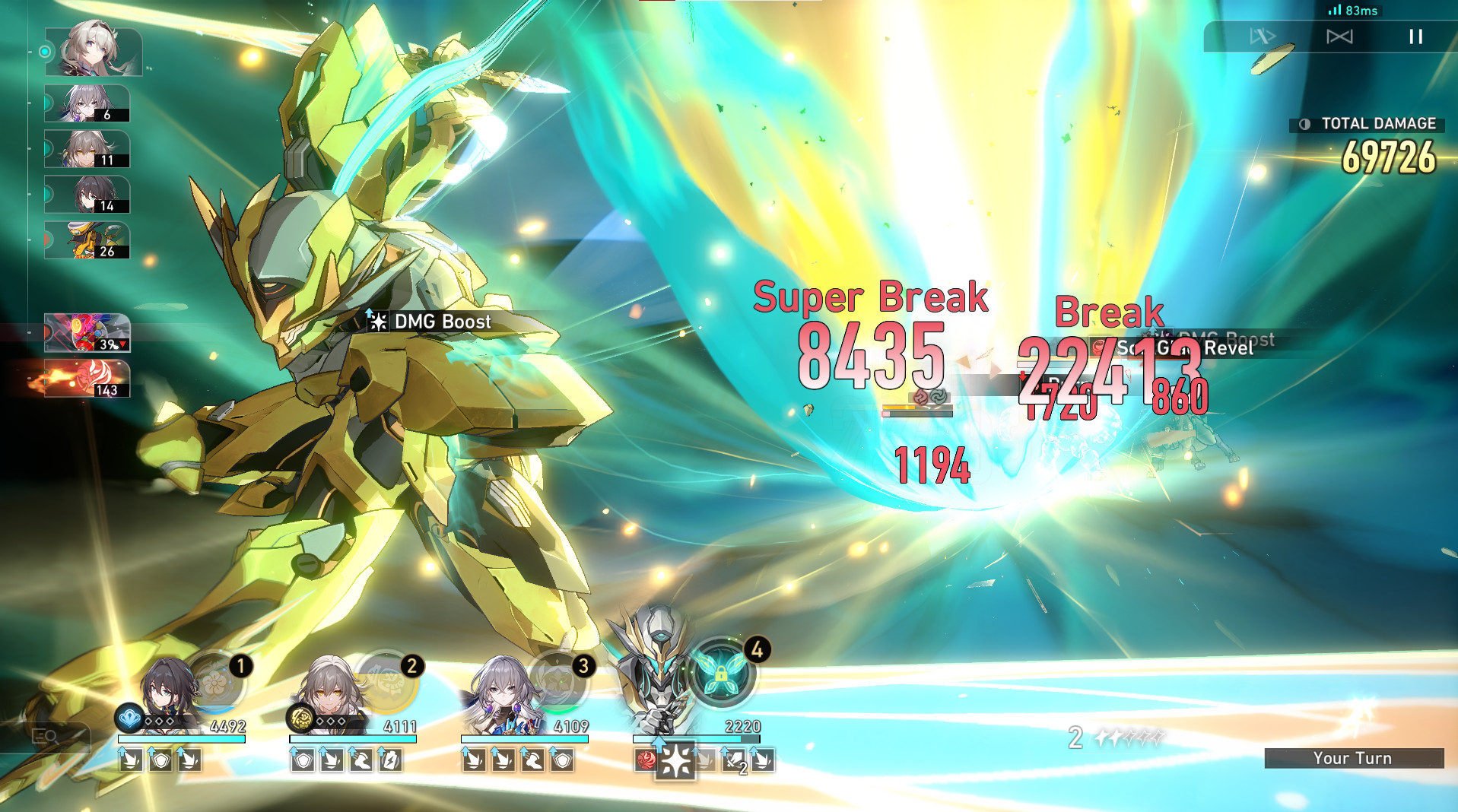Viewport: 1458px width, 812px height.
Task: Toggle battle speed-up arrow icon
Action: tap(1263, 36)
